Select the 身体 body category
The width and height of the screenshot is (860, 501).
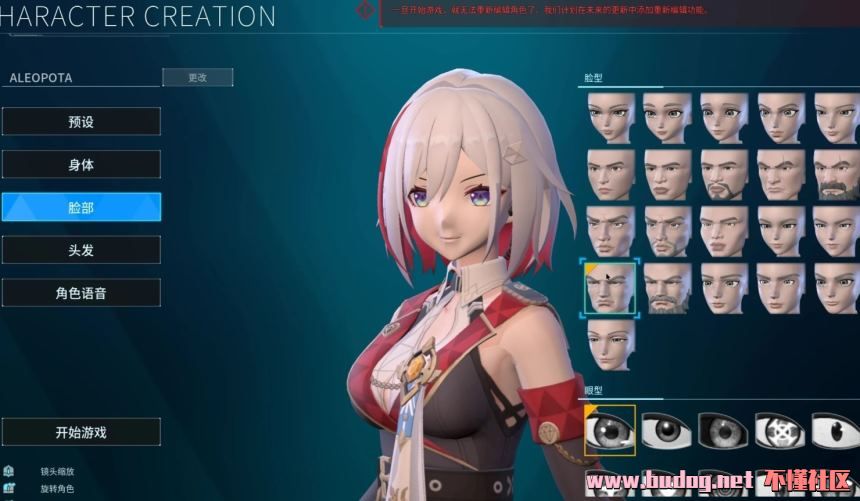click(81, 165)
